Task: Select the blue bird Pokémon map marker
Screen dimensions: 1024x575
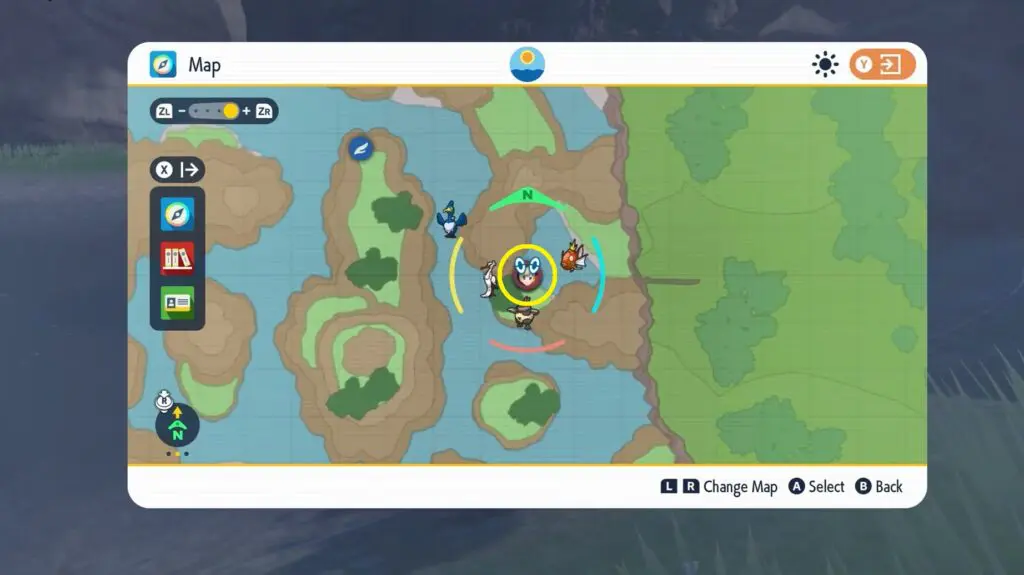Action: tap(452, 219)
